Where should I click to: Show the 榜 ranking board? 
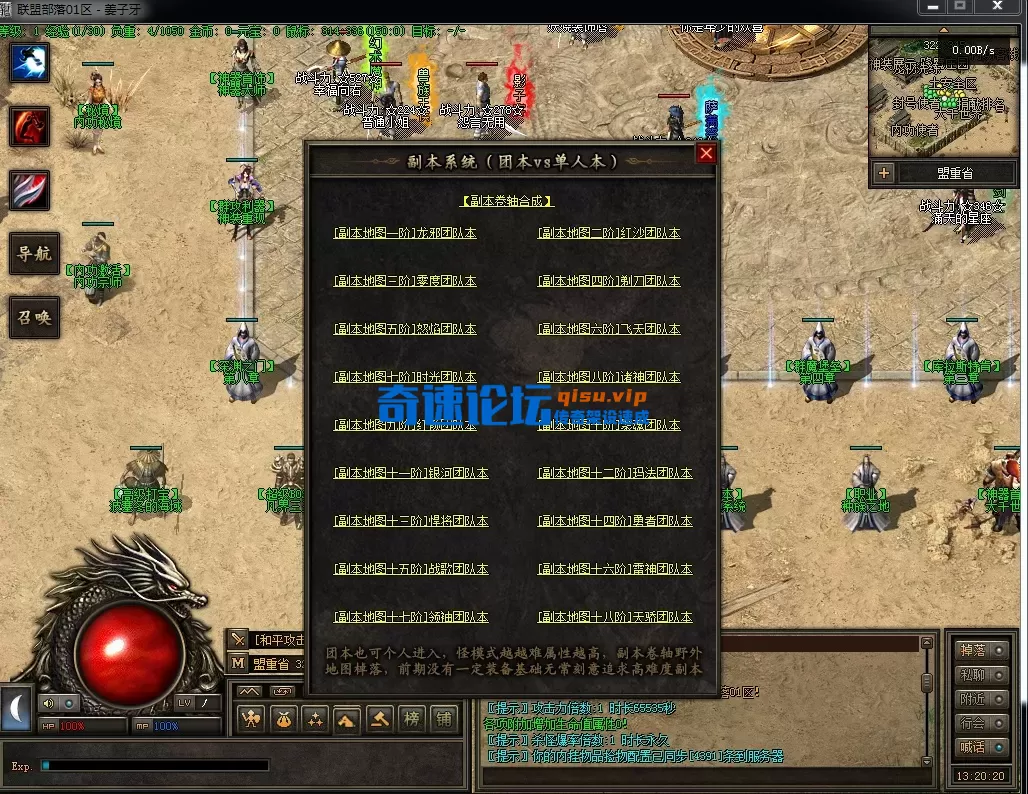click(411, 719)
